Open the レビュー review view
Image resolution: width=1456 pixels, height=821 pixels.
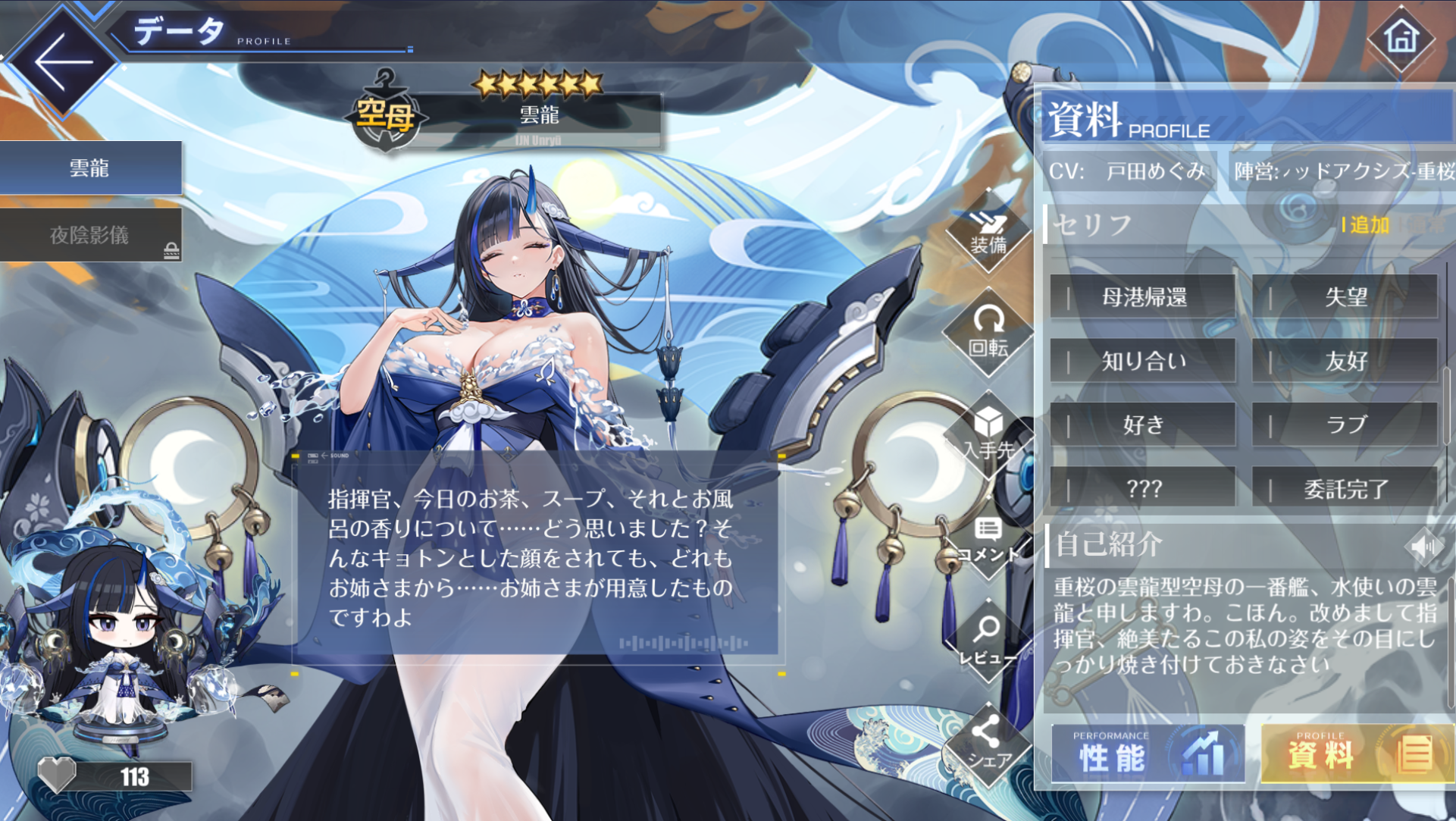[x=988, y=641]
